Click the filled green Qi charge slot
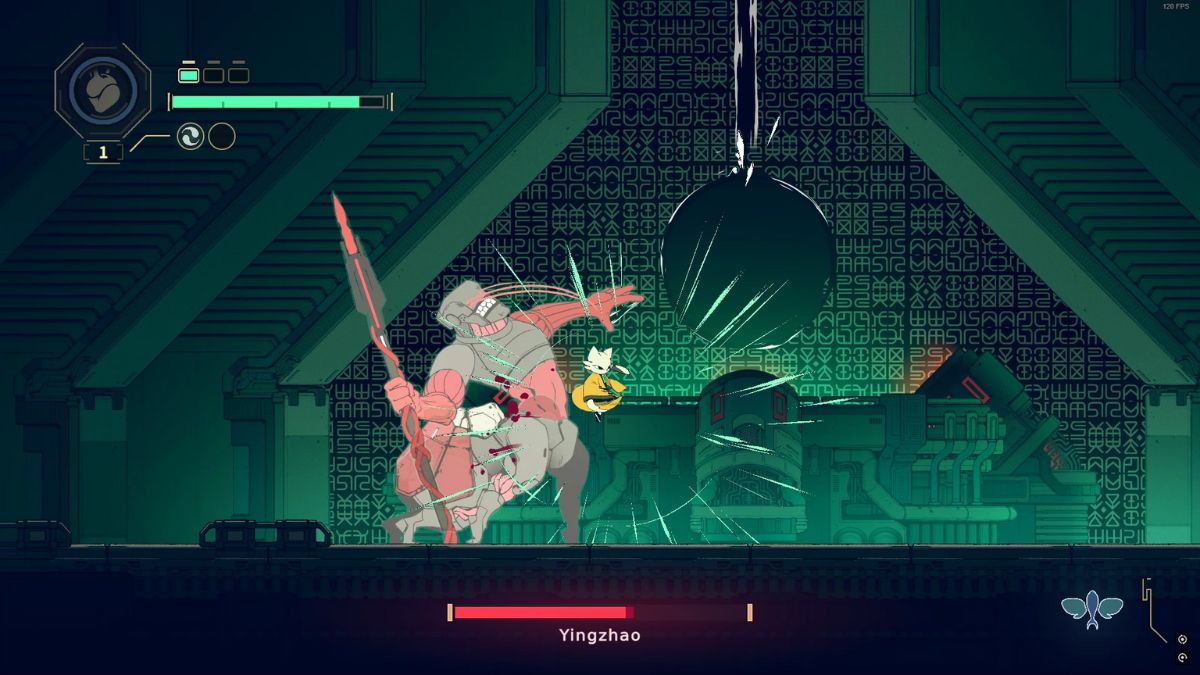Viewport: 1200px width, 675px height. [x=188, y=74]
